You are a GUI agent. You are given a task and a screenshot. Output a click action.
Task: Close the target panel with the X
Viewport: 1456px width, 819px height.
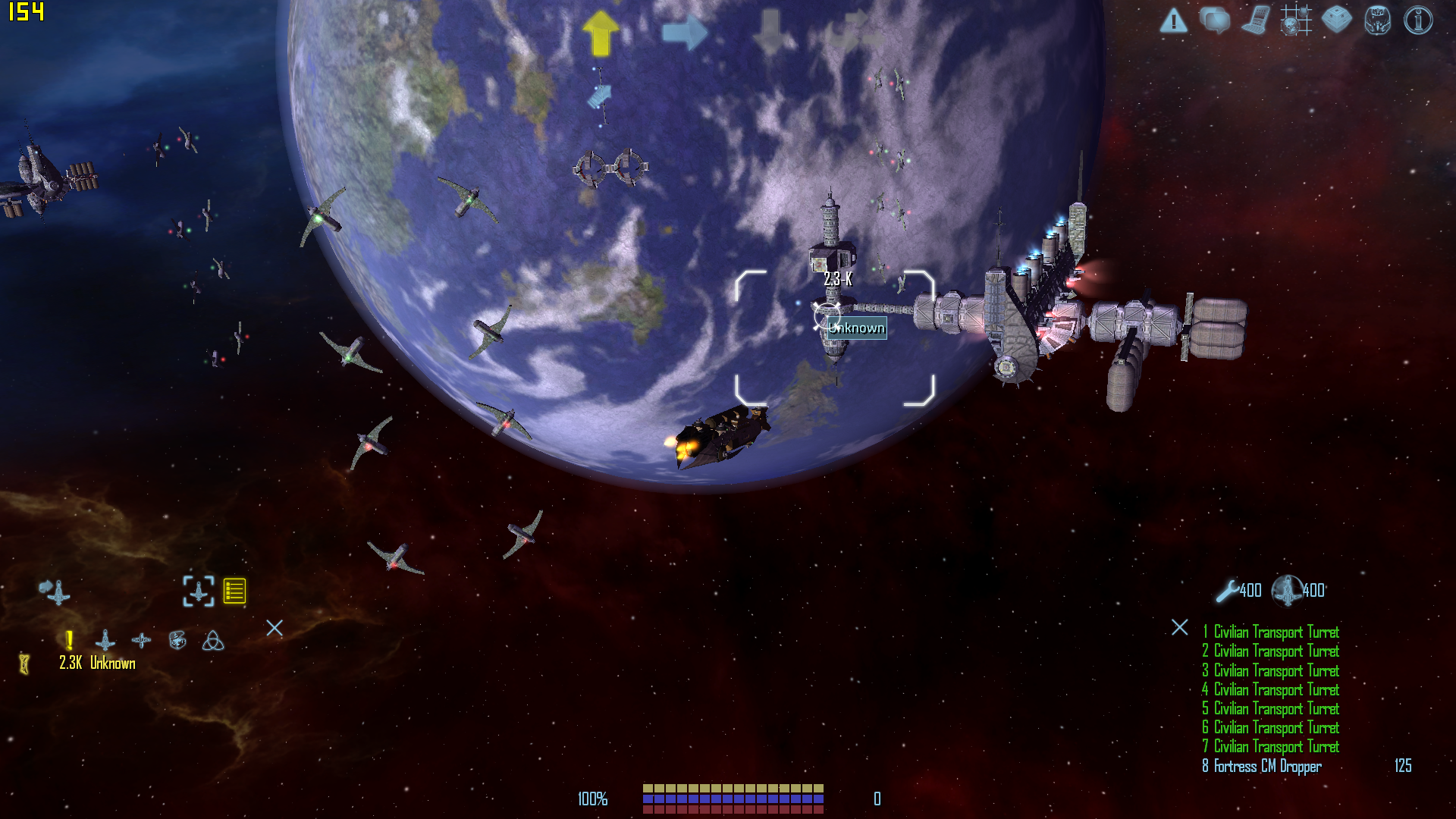275,628
